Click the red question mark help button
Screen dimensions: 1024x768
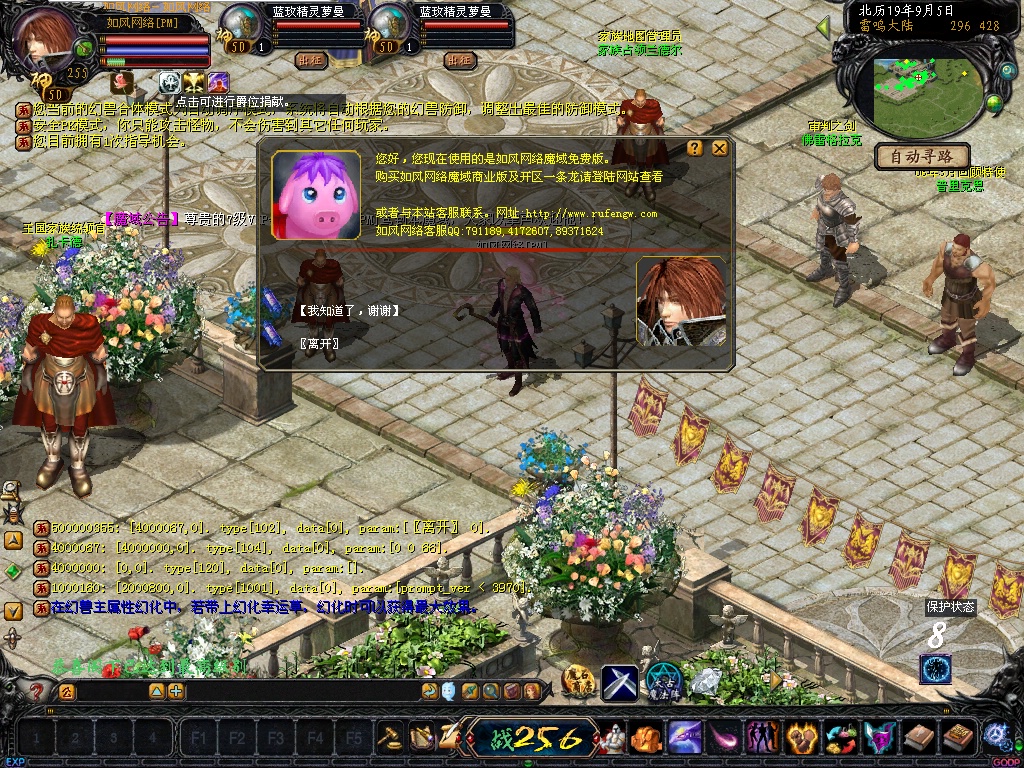pos(37,691)
